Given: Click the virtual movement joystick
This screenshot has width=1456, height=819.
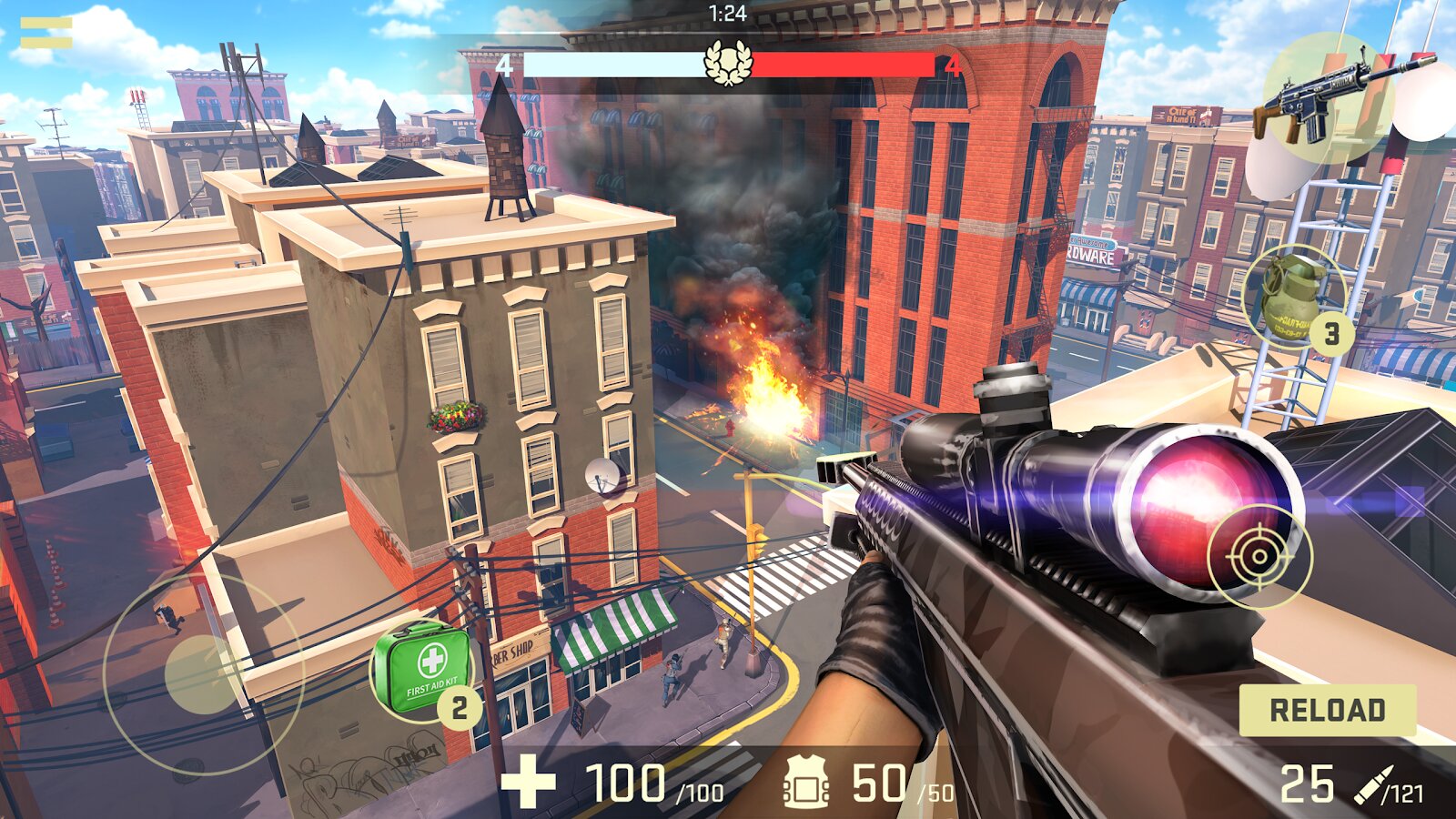Looking at the screenshot, I should coord(202,673).
